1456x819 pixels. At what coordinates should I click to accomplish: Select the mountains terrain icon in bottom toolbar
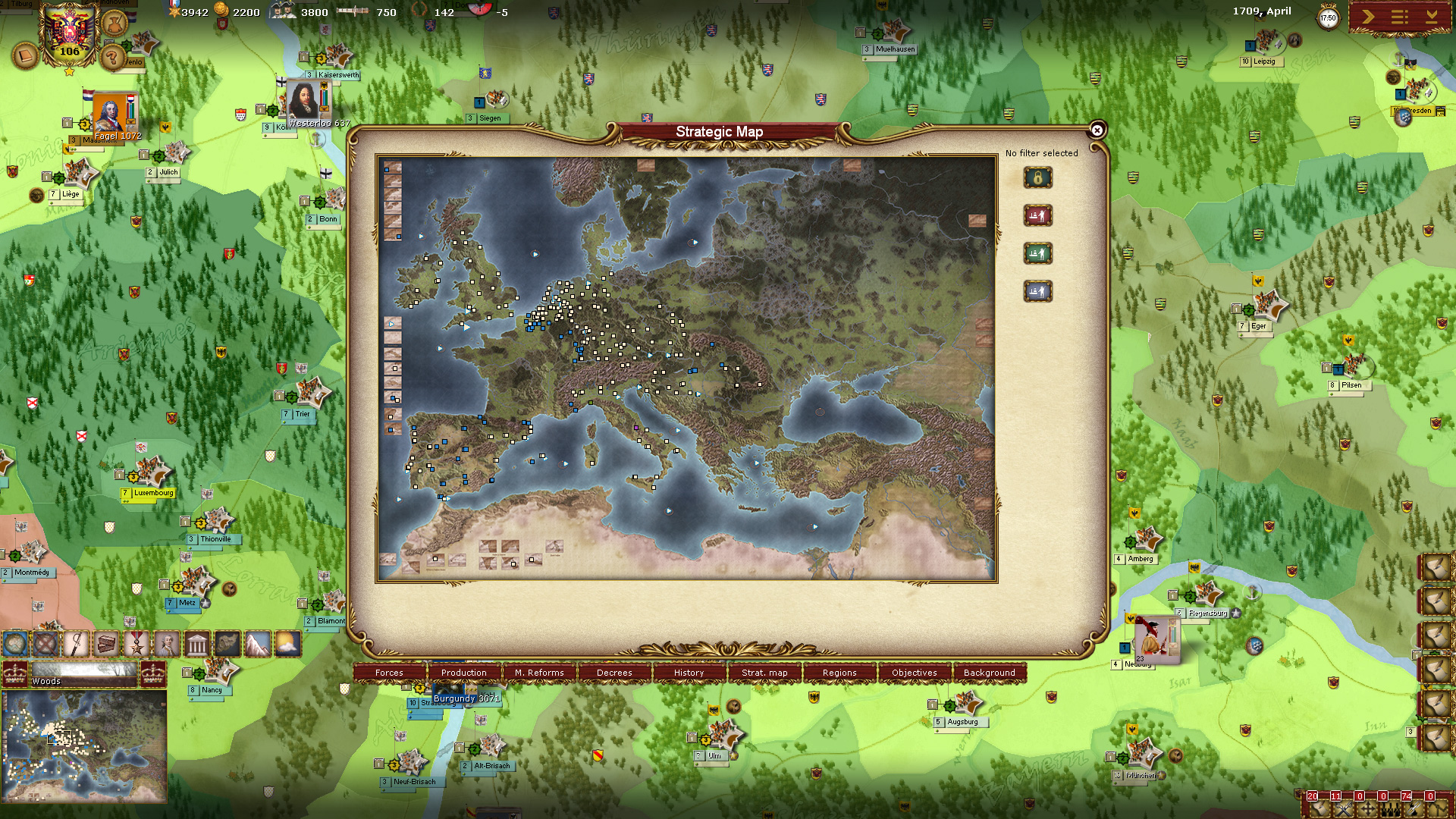pos(258,643)
